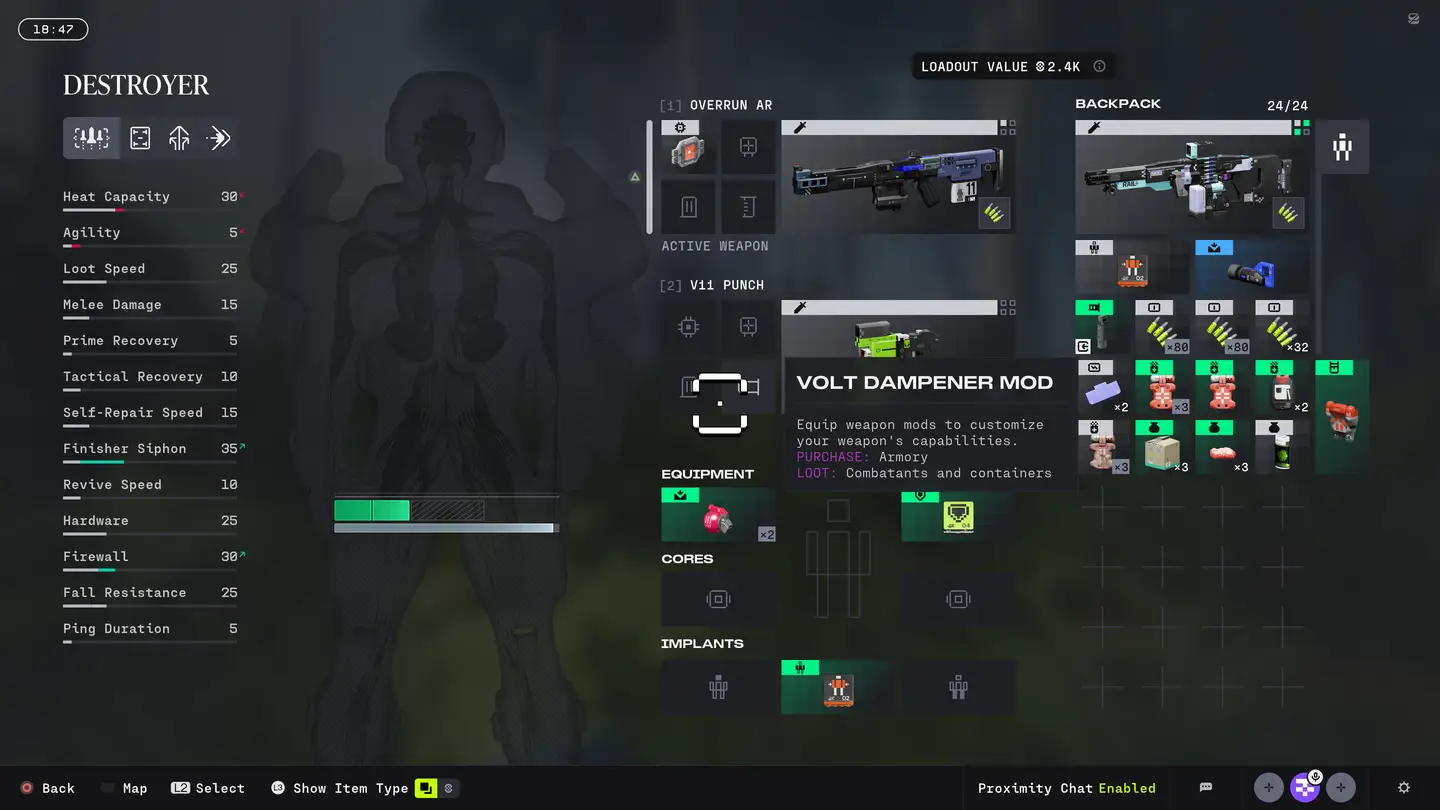
Task: Switch to the triple-missile ability tab
Action: [91, 138]
